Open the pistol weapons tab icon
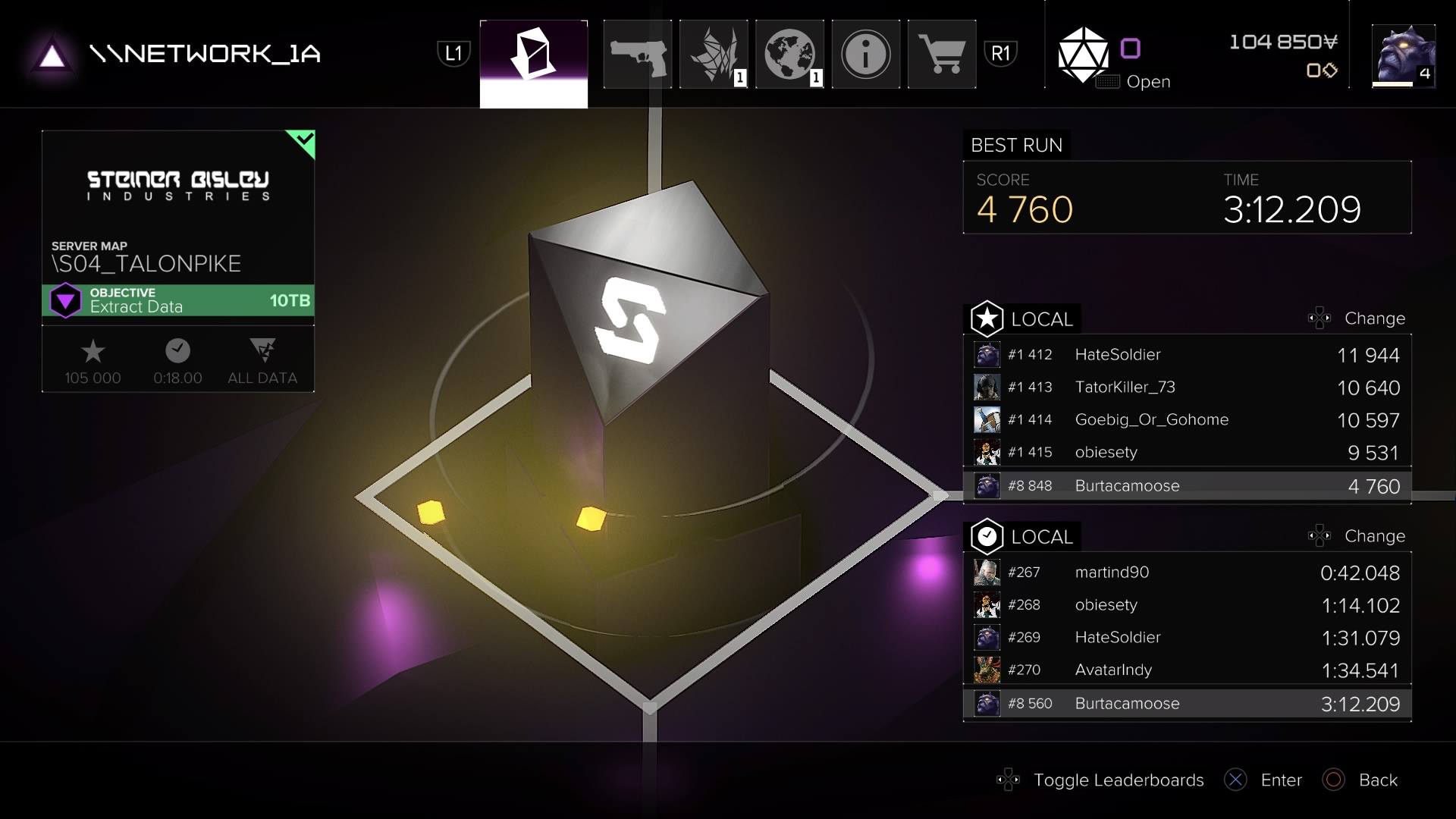Image resolution: width=1456 pixels, height=819 pixels. point(638,54)
